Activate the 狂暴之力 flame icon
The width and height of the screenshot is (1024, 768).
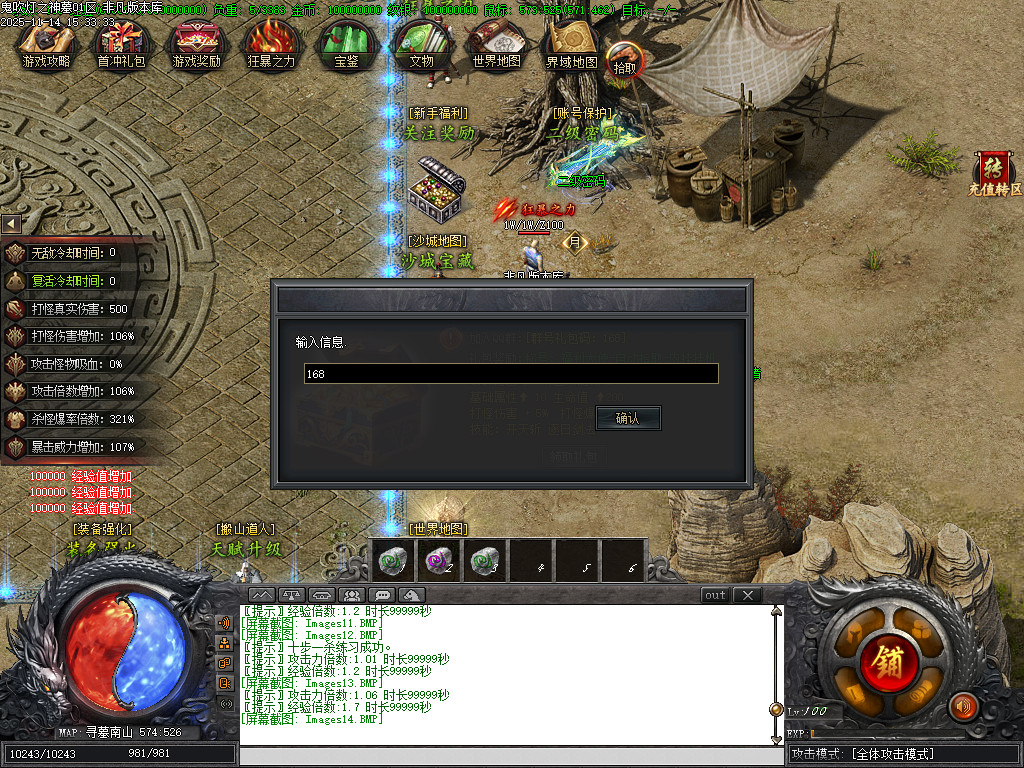(x=271, y=45)
